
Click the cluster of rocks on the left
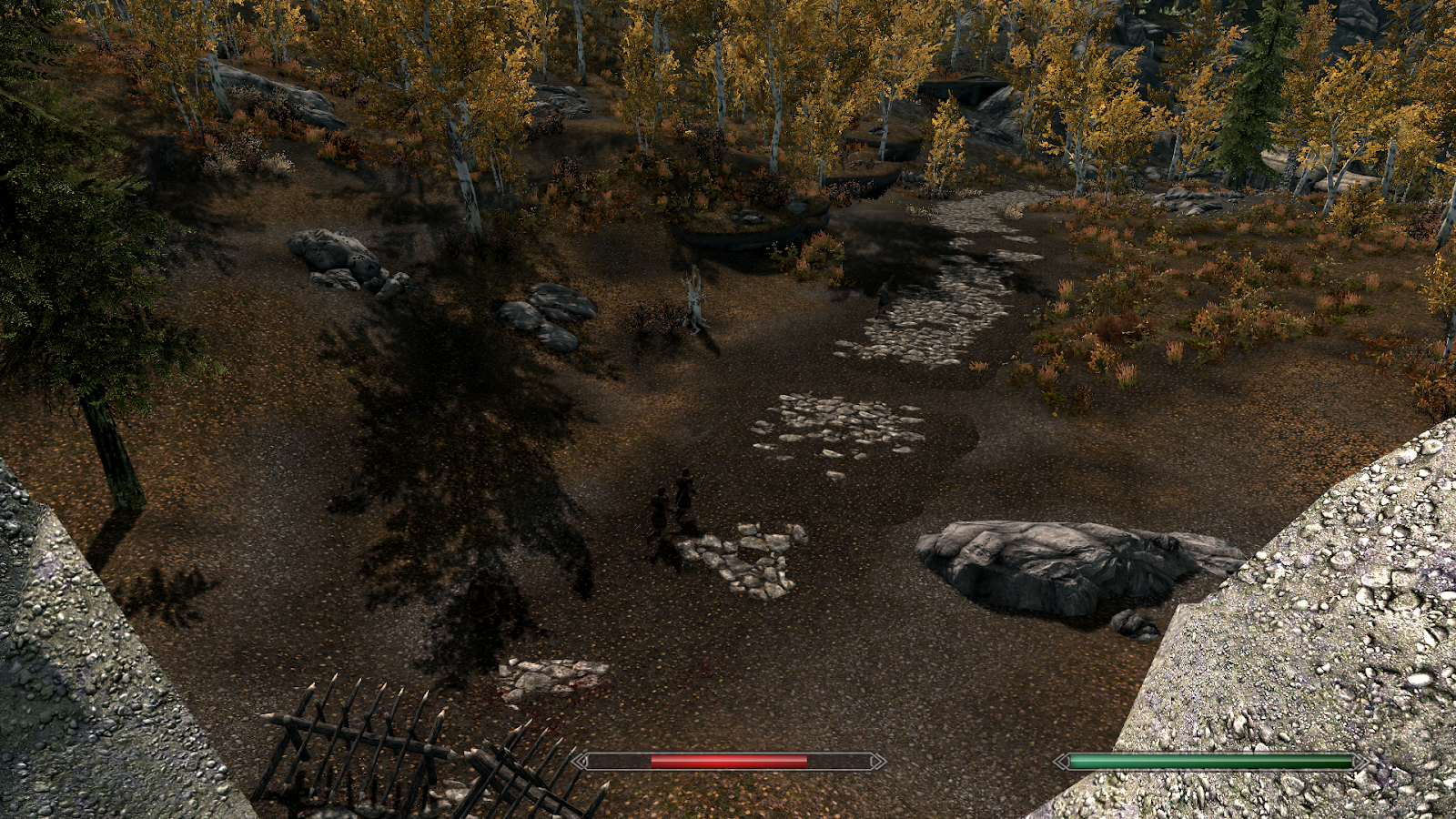coord(337,259)
